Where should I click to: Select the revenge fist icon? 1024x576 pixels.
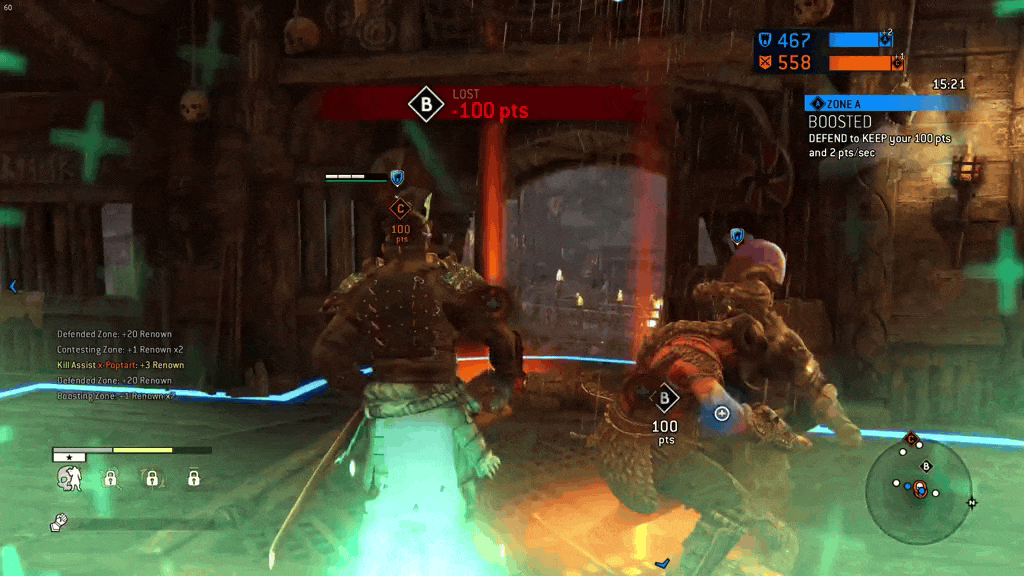point(58,522)
